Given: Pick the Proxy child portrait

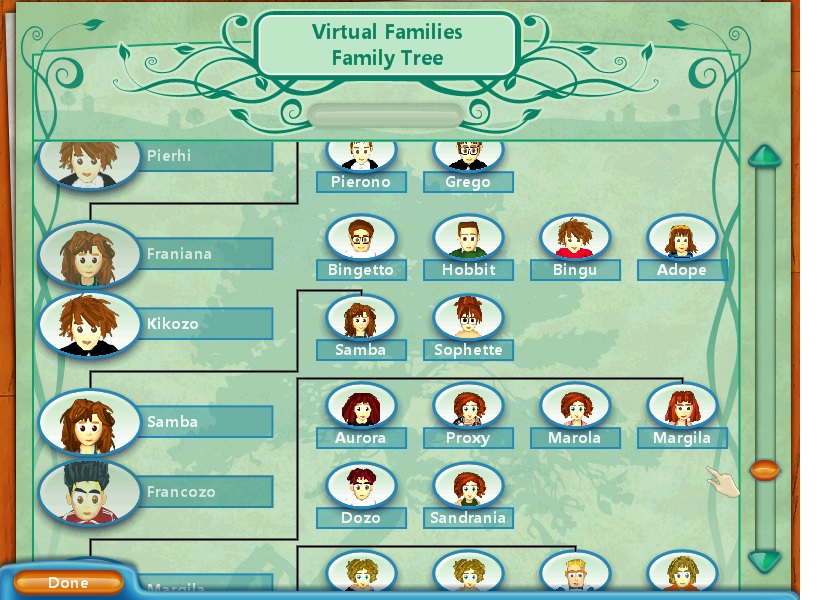Looking at the screenshot, I should click(x=468, y=408).
